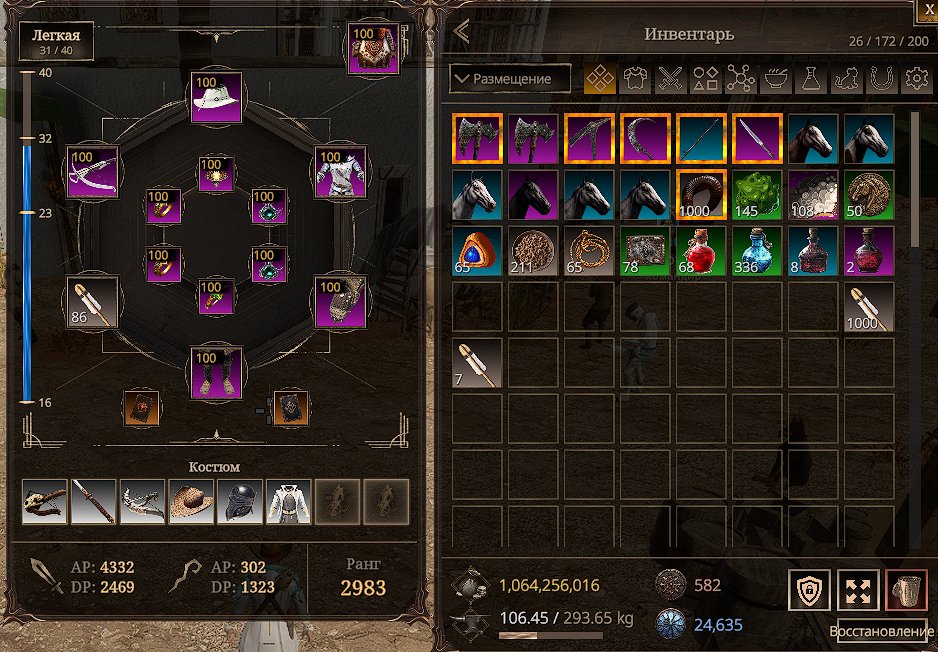Switch to the crossed swords weapons tab
The width and height of the screenshot is (938, 652).
(669, 79)
